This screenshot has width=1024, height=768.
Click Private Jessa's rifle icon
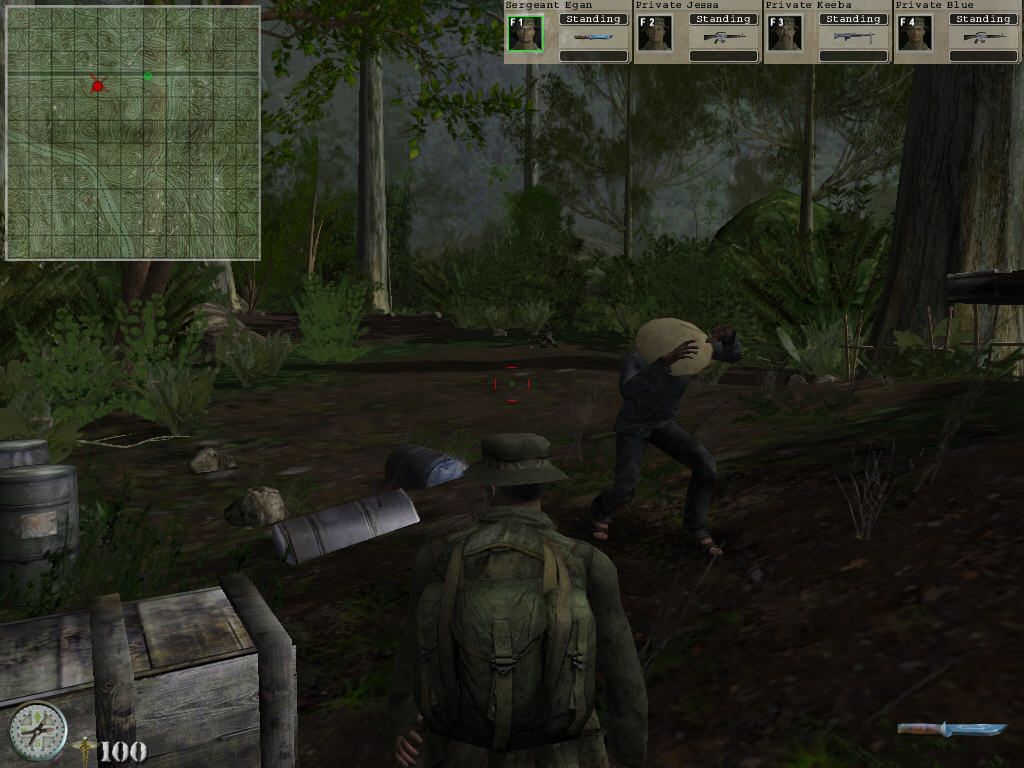723,38
